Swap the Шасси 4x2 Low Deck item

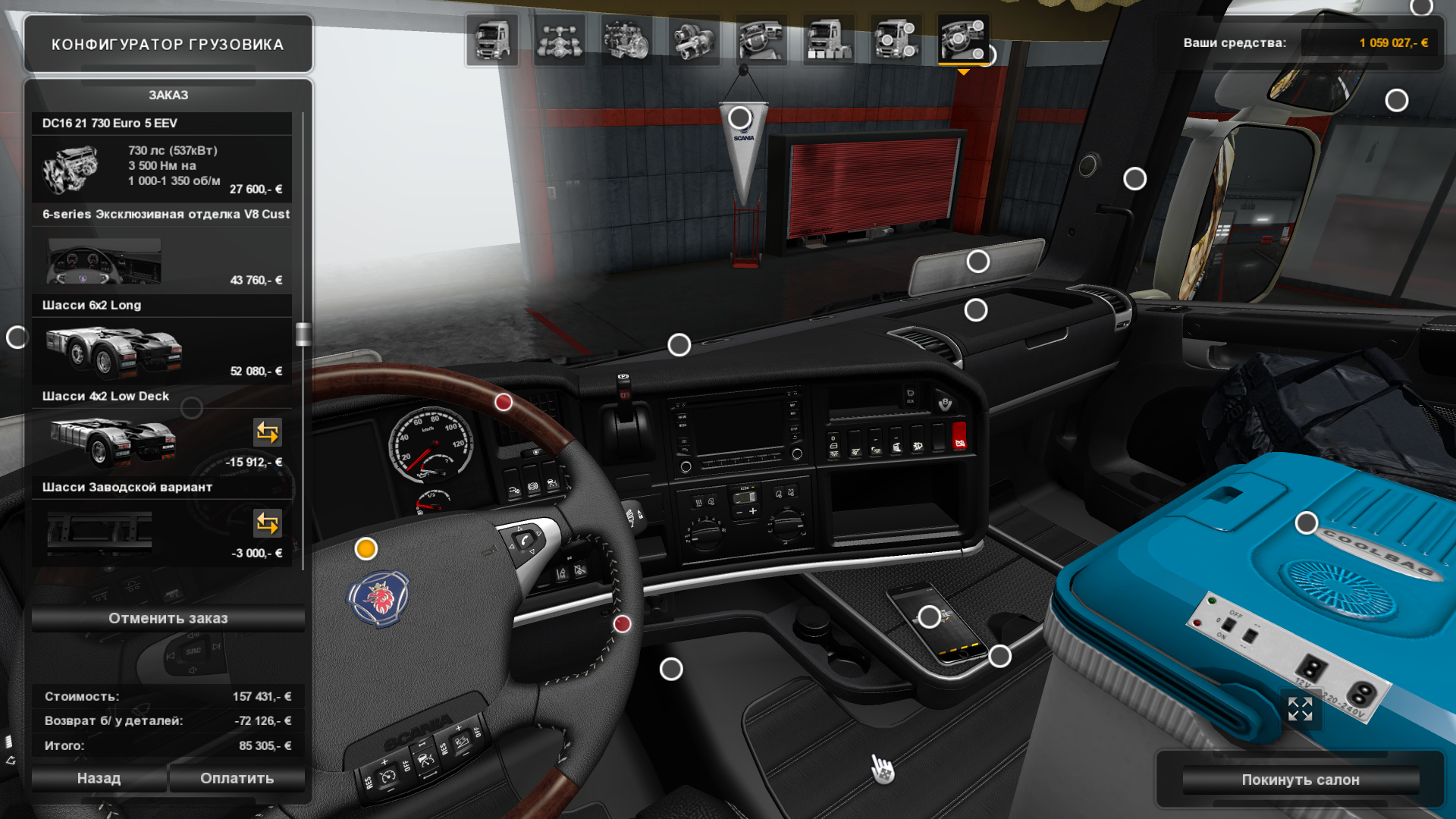267,432
